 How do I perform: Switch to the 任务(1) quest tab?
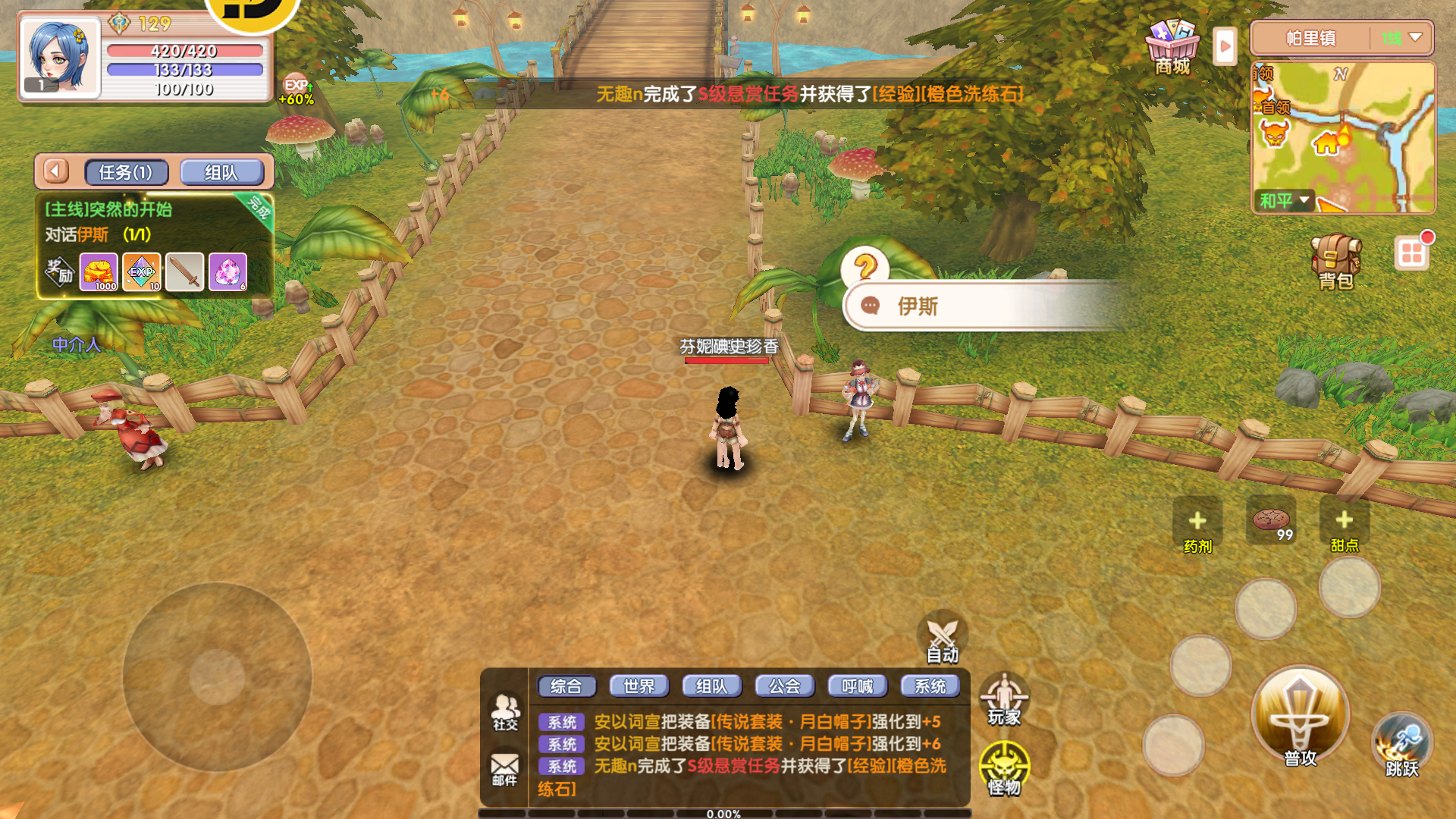coord(126,172)
